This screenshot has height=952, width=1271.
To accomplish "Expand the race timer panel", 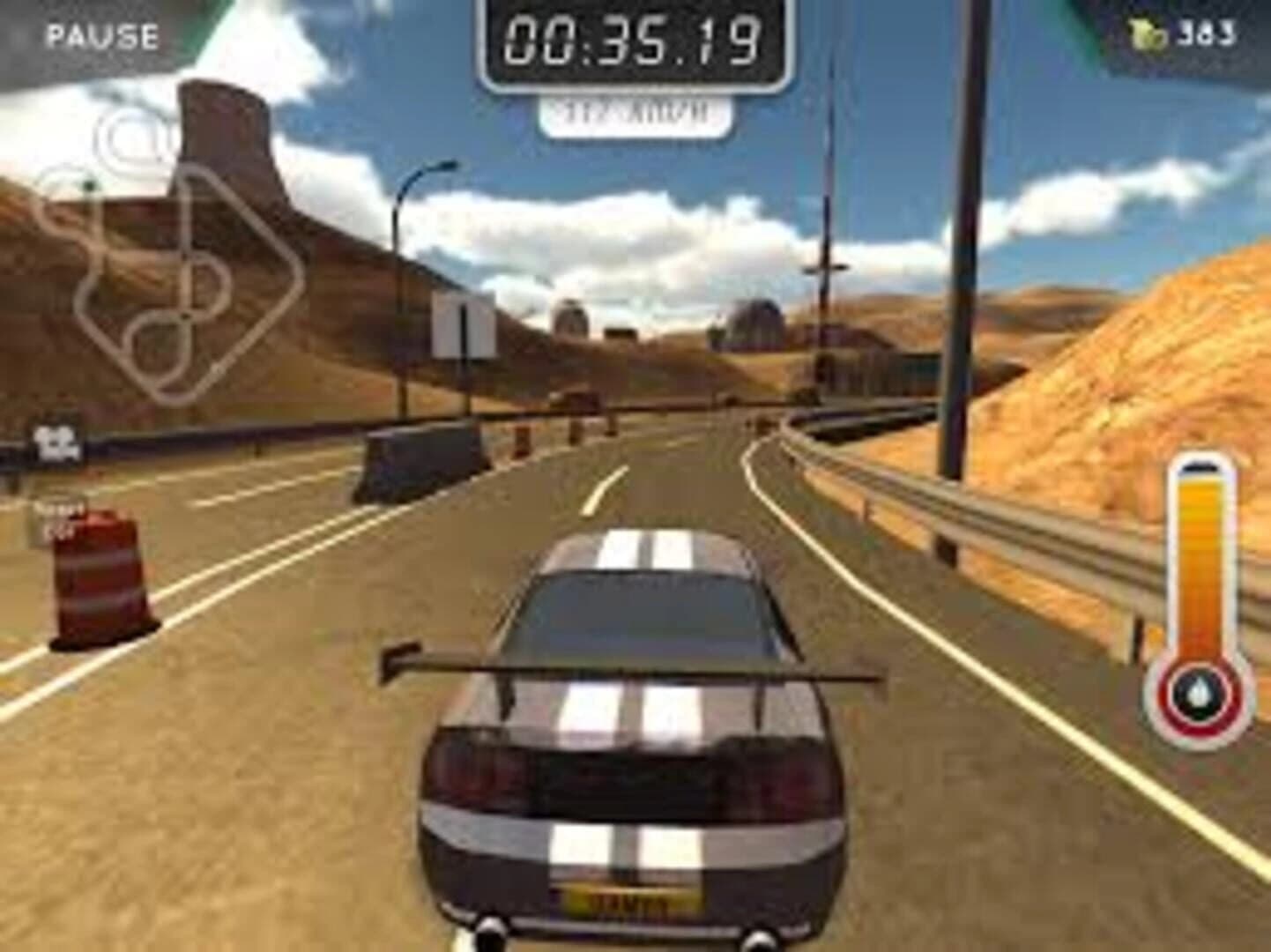I will click(x=631, y=40).
